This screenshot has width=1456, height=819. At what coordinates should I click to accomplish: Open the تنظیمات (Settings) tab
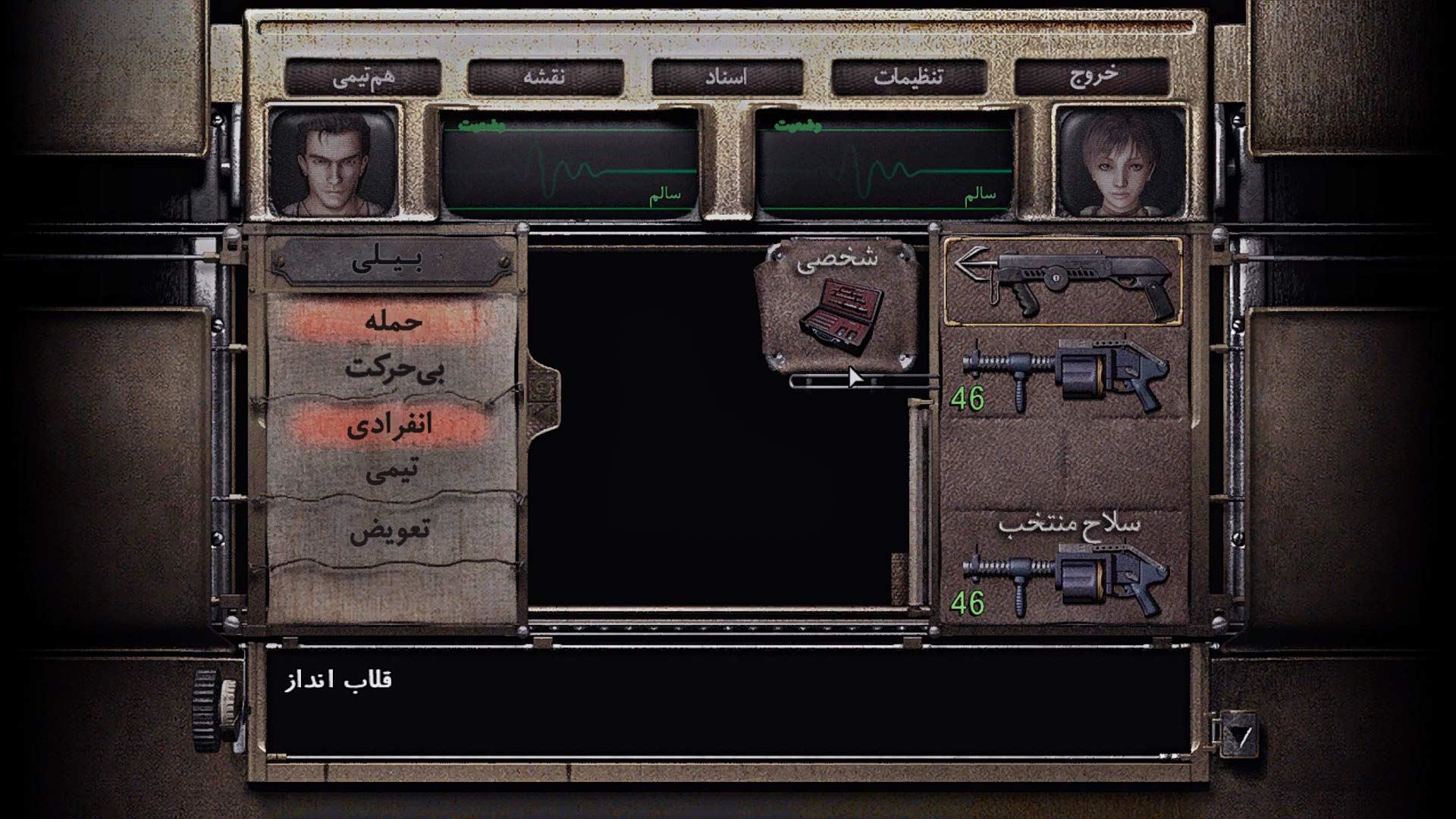coord(908,77)
